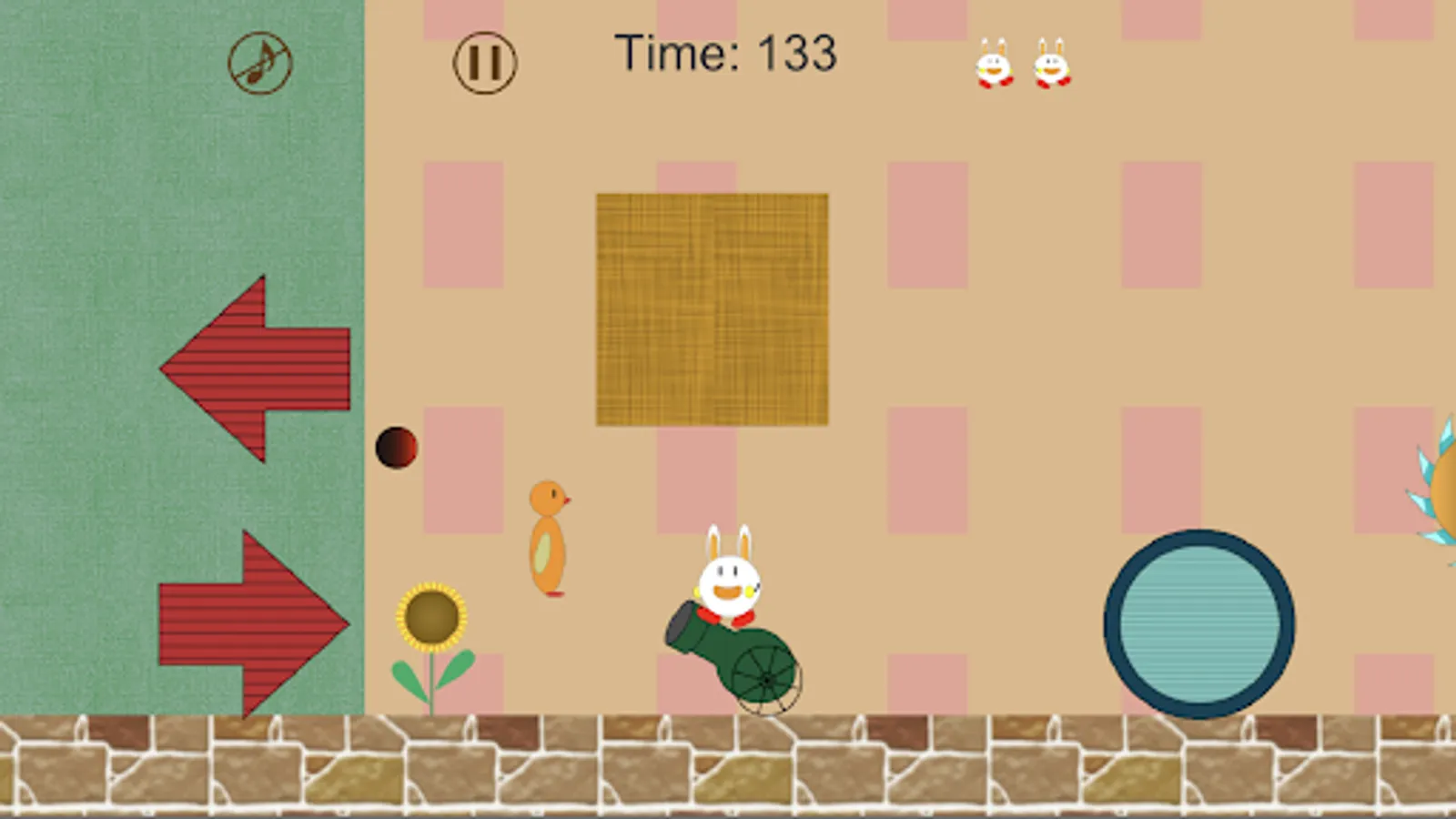Select the bunny riding the cannon

tap(728, 579)
